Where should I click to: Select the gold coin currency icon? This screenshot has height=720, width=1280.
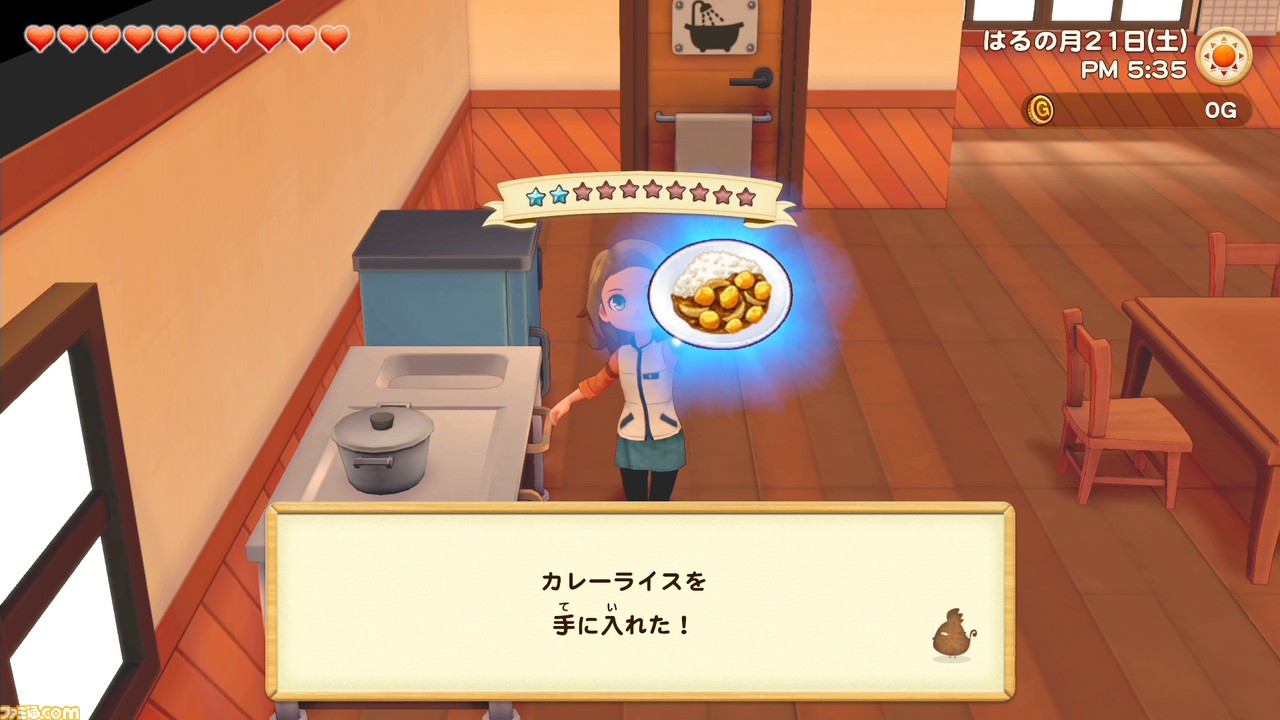point(1042,111)
